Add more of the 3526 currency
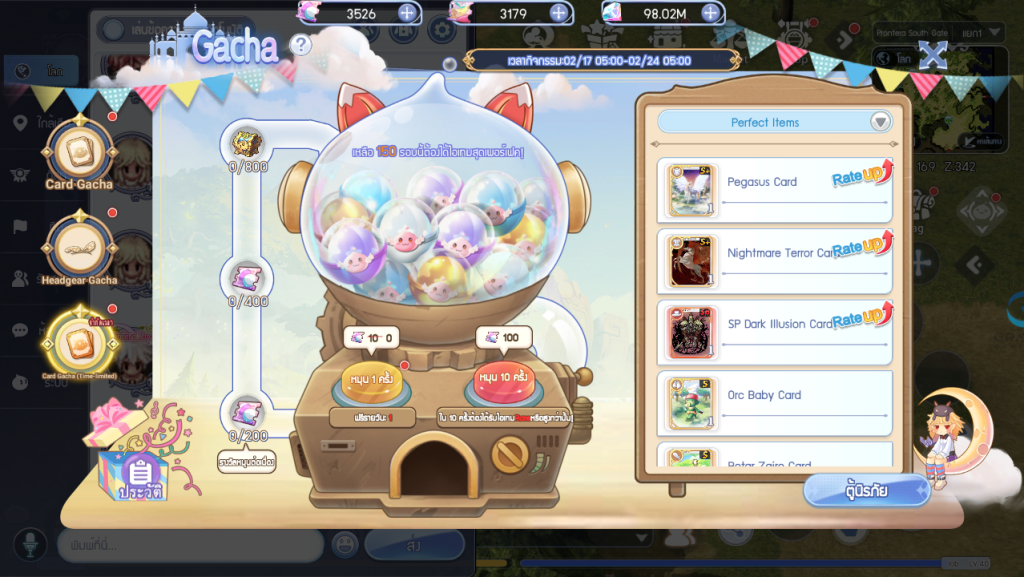The width and height of the screenshot is (1024, 577). click(x=407, y=13)
